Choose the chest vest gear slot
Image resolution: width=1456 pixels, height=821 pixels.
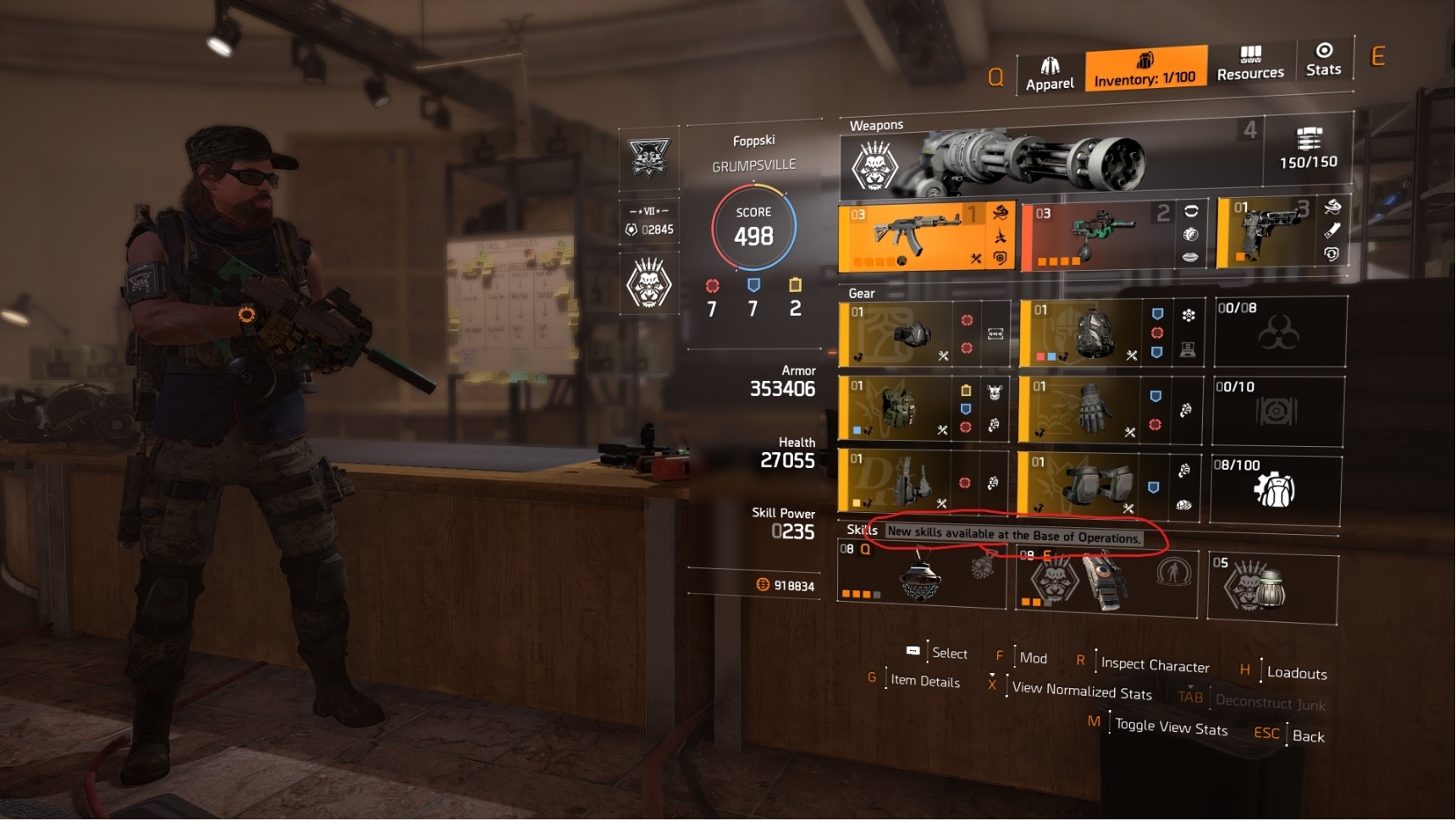point(902,409)
